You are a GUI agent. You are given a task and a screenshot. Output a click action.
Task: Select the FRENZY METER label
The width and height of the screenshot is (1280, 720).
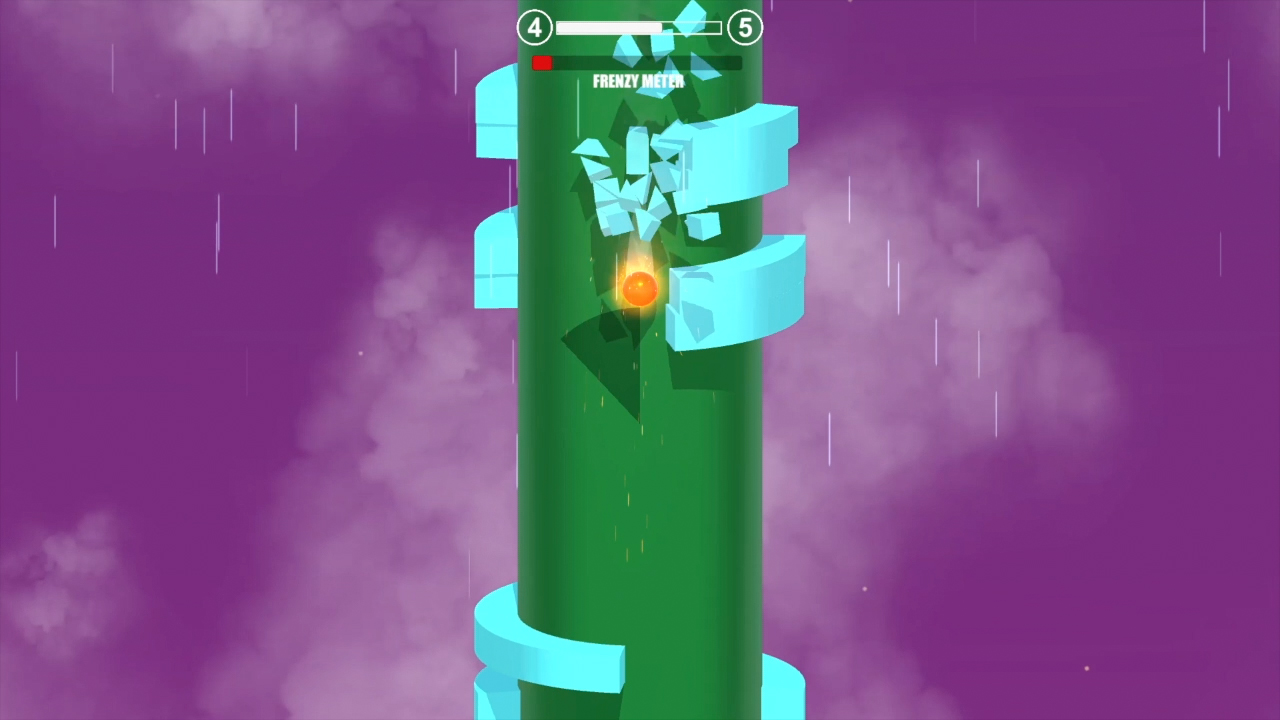click(638, 82)
